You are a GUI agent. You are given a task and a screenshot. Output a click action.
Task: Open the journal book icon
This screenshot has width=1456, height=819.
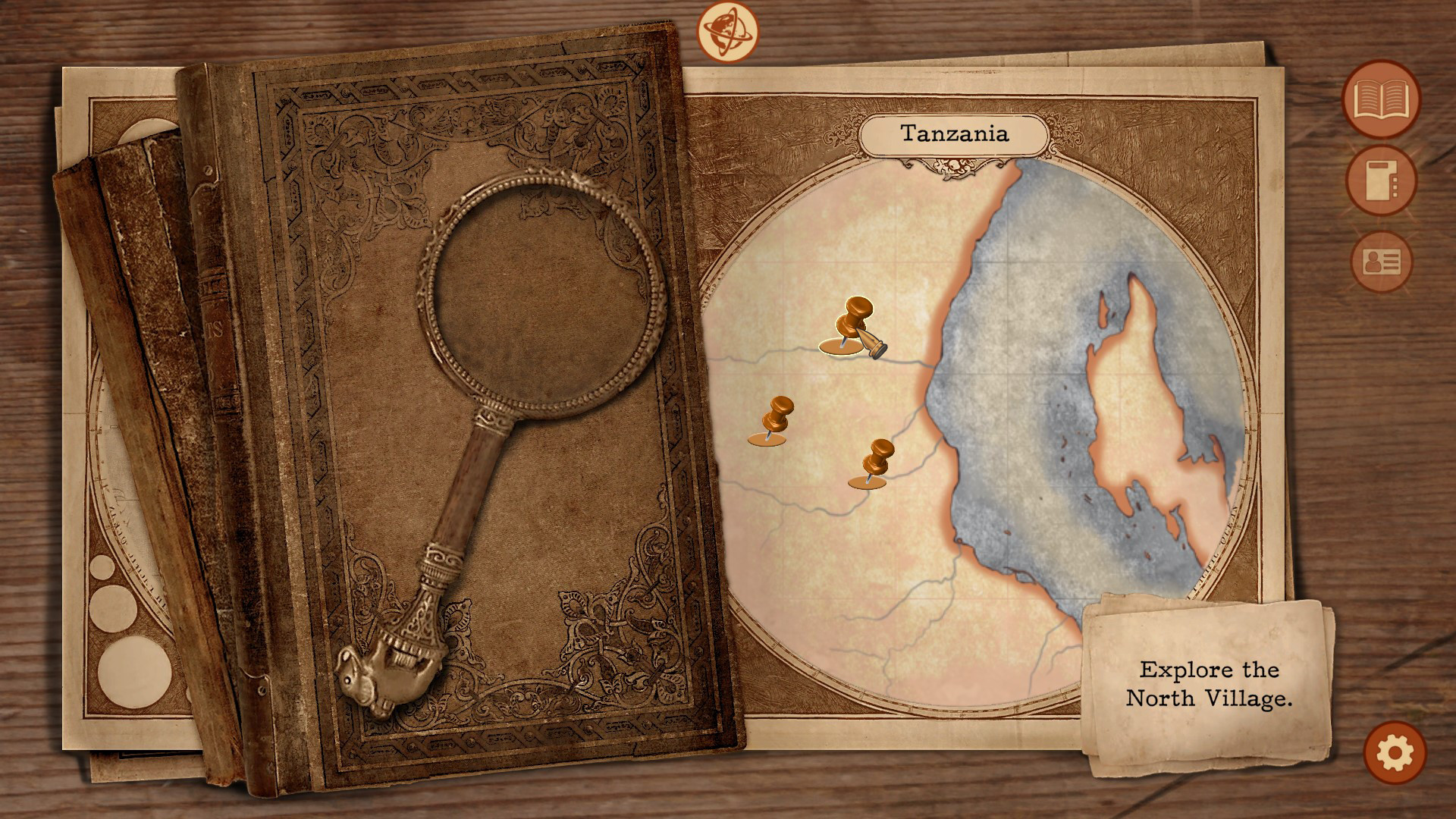coord(1381,99)
